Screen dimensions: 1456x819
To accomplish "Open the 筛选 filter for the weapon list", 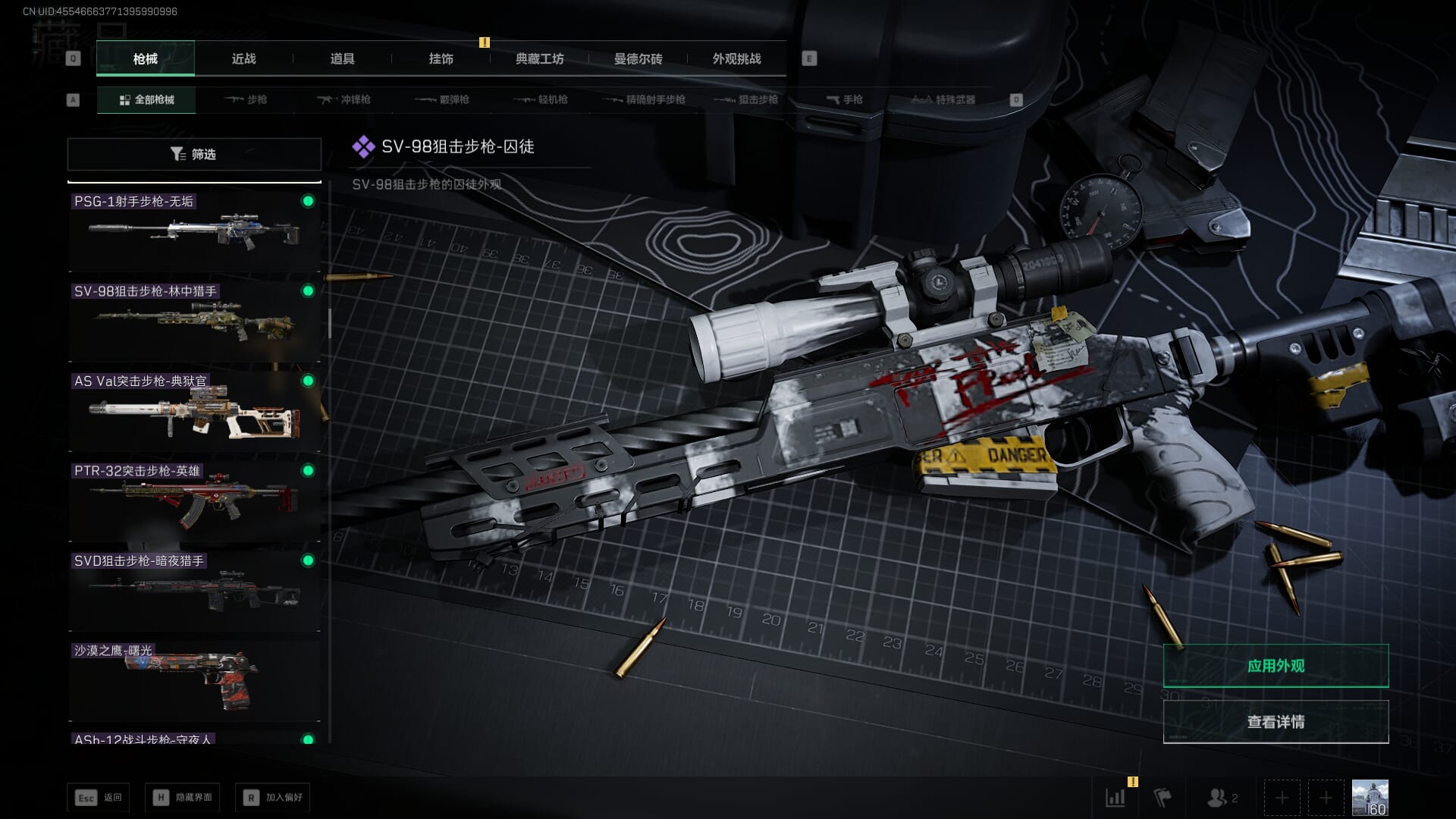I will click(194, 154).
